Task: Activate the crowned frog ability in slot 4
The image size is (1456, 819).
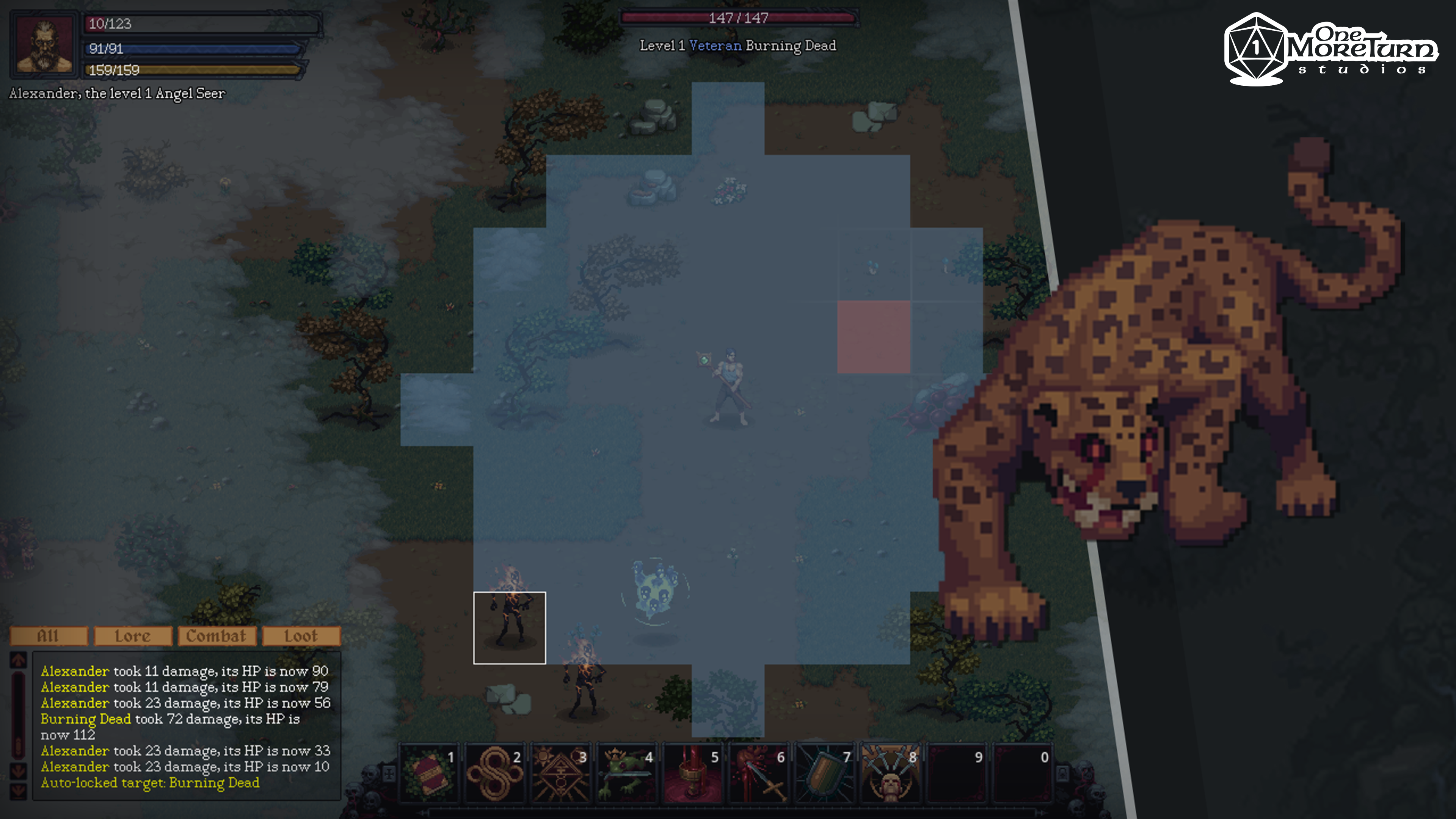Action: (x=628, y=773)
